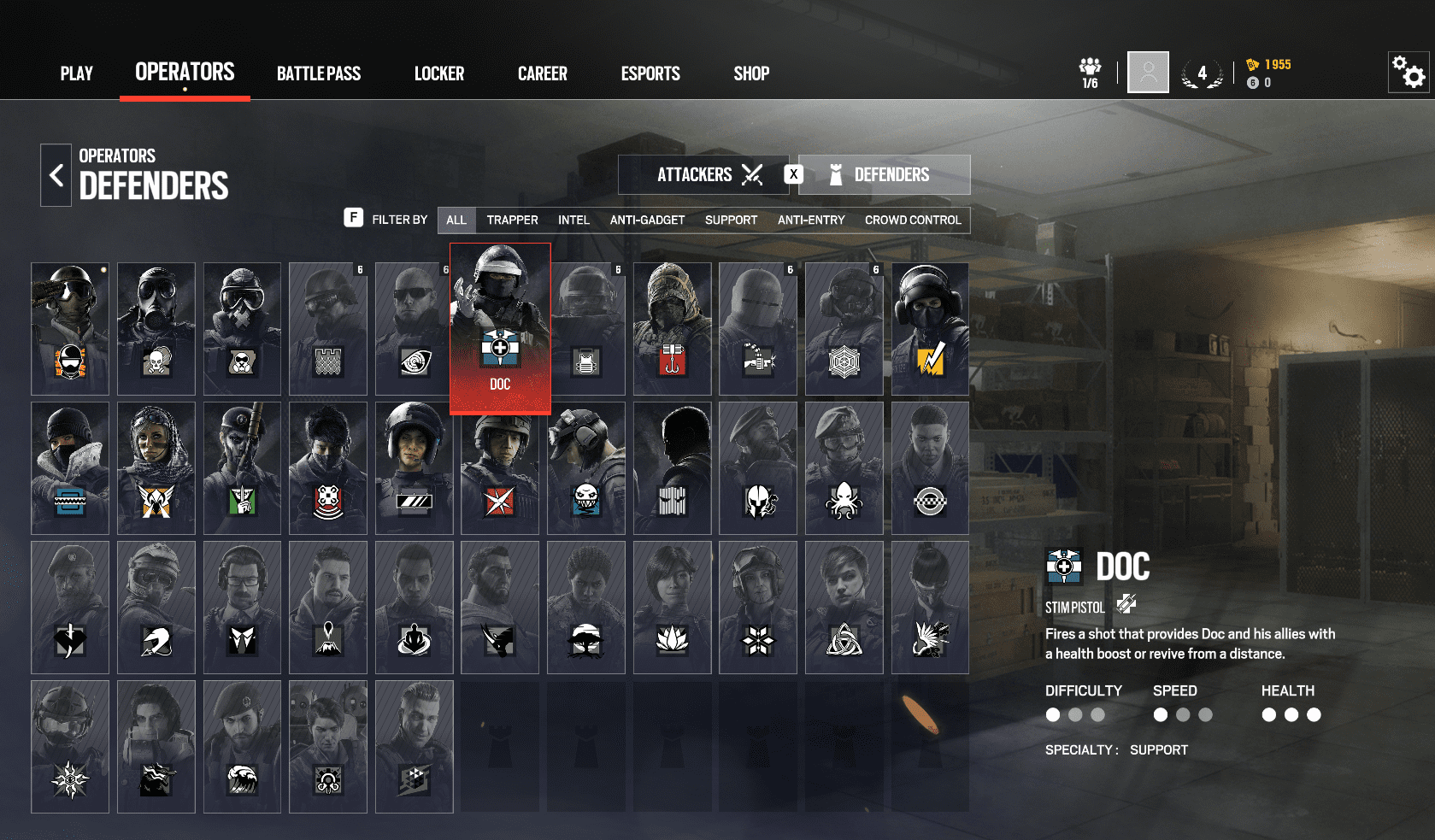1435x840 pixels.
Task: Go to the Battle Pass tab
Action: [x=318, y=73]
